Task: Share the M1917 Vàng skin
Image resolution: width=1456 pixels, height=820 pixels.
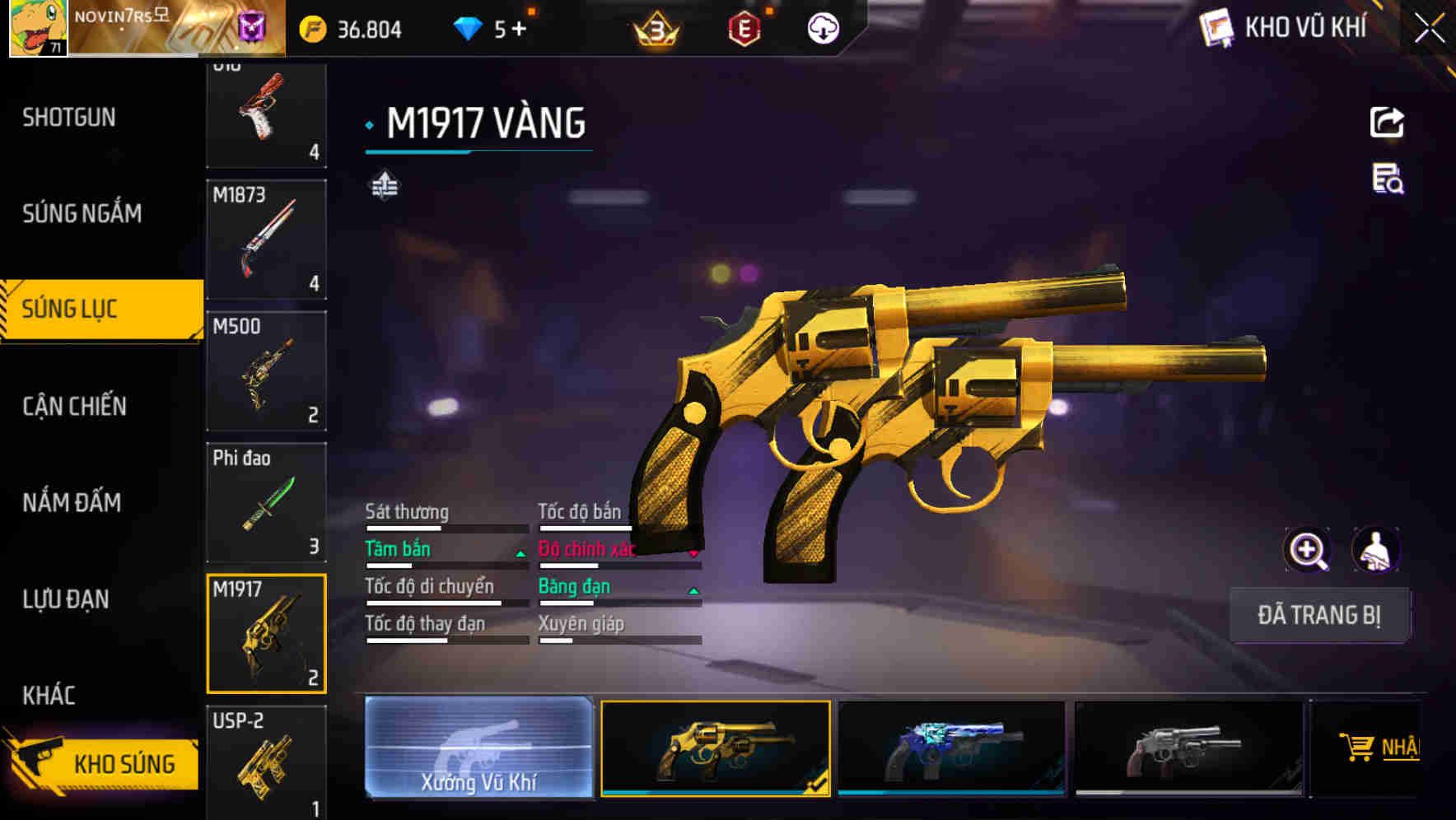Action: point(1387,123)
